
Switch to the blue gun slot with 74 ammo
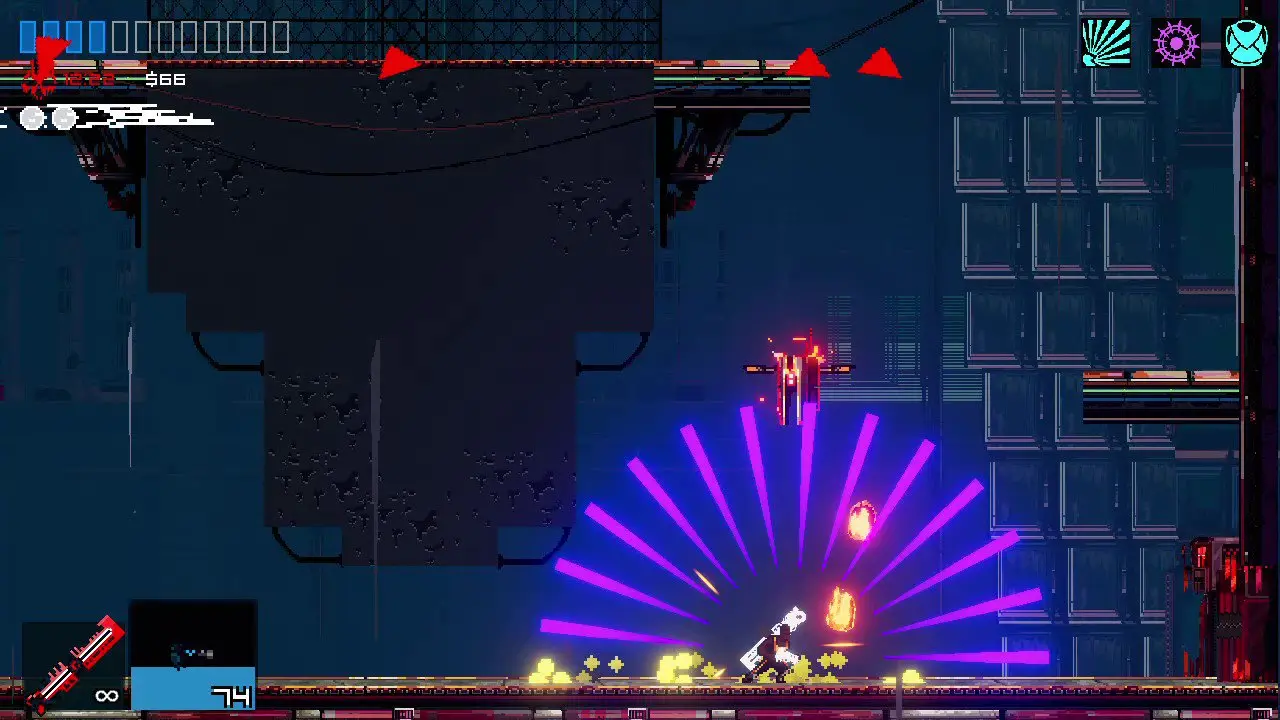coord(193,655)
